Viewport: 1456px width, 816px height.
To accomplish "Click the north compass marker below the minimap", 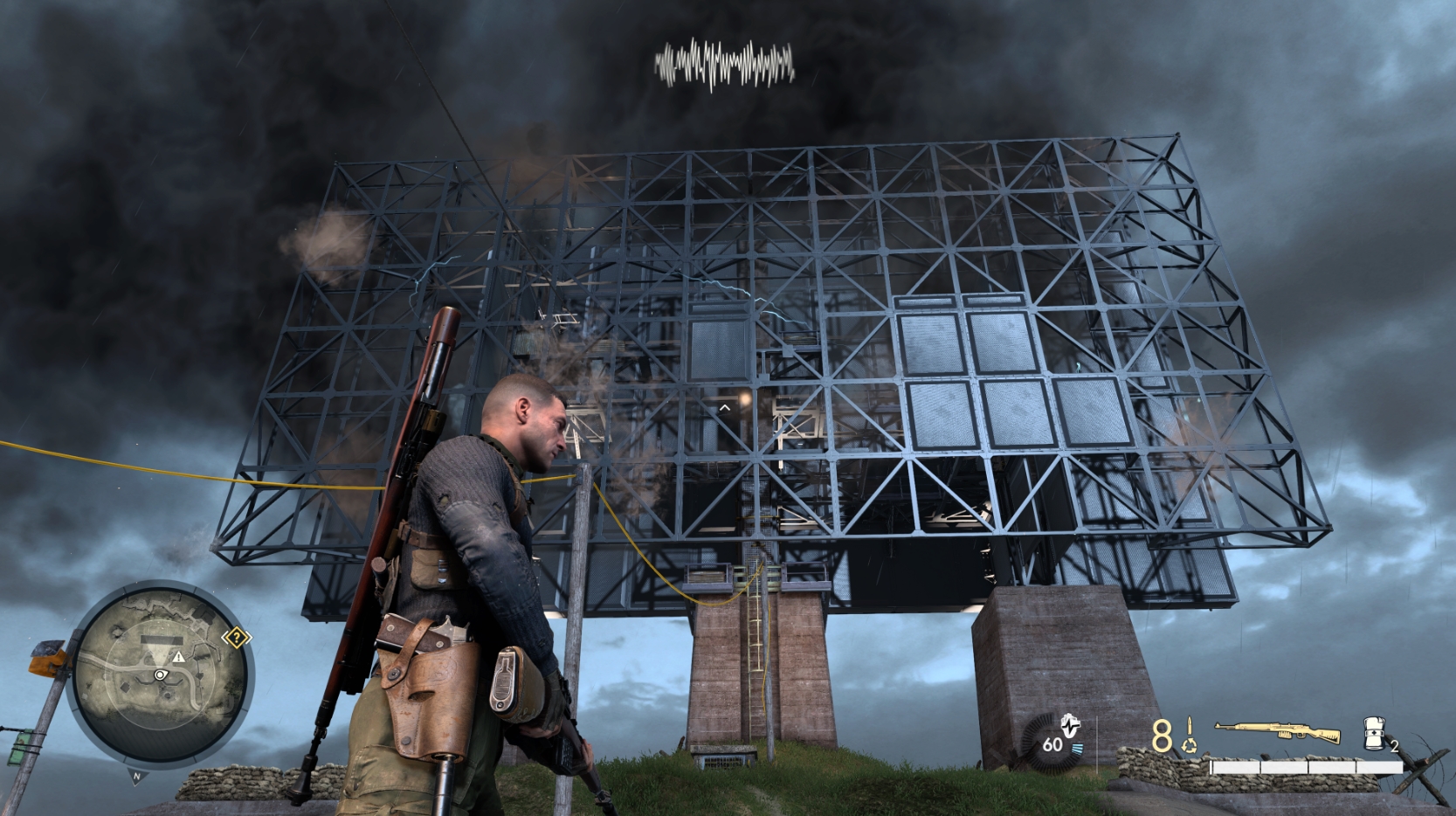I will [x=136, y=777].
